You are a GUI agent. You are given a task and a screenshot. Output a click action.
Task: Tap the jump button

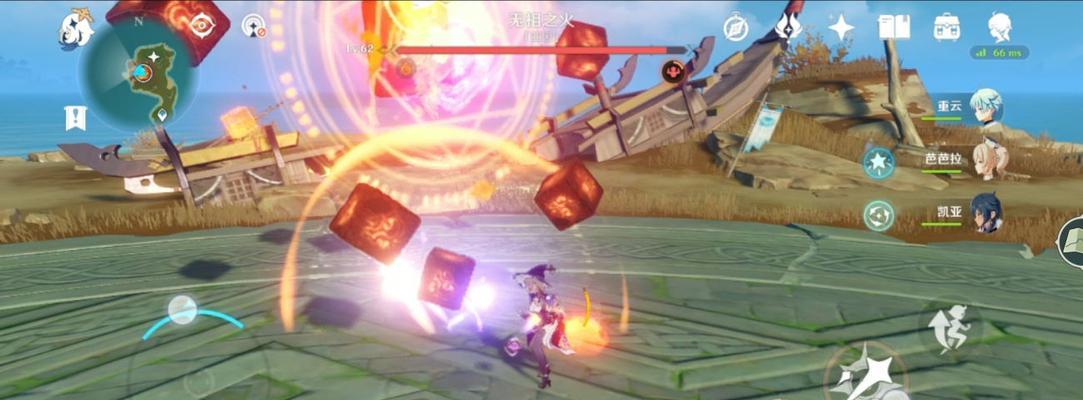tap(948, 327)
